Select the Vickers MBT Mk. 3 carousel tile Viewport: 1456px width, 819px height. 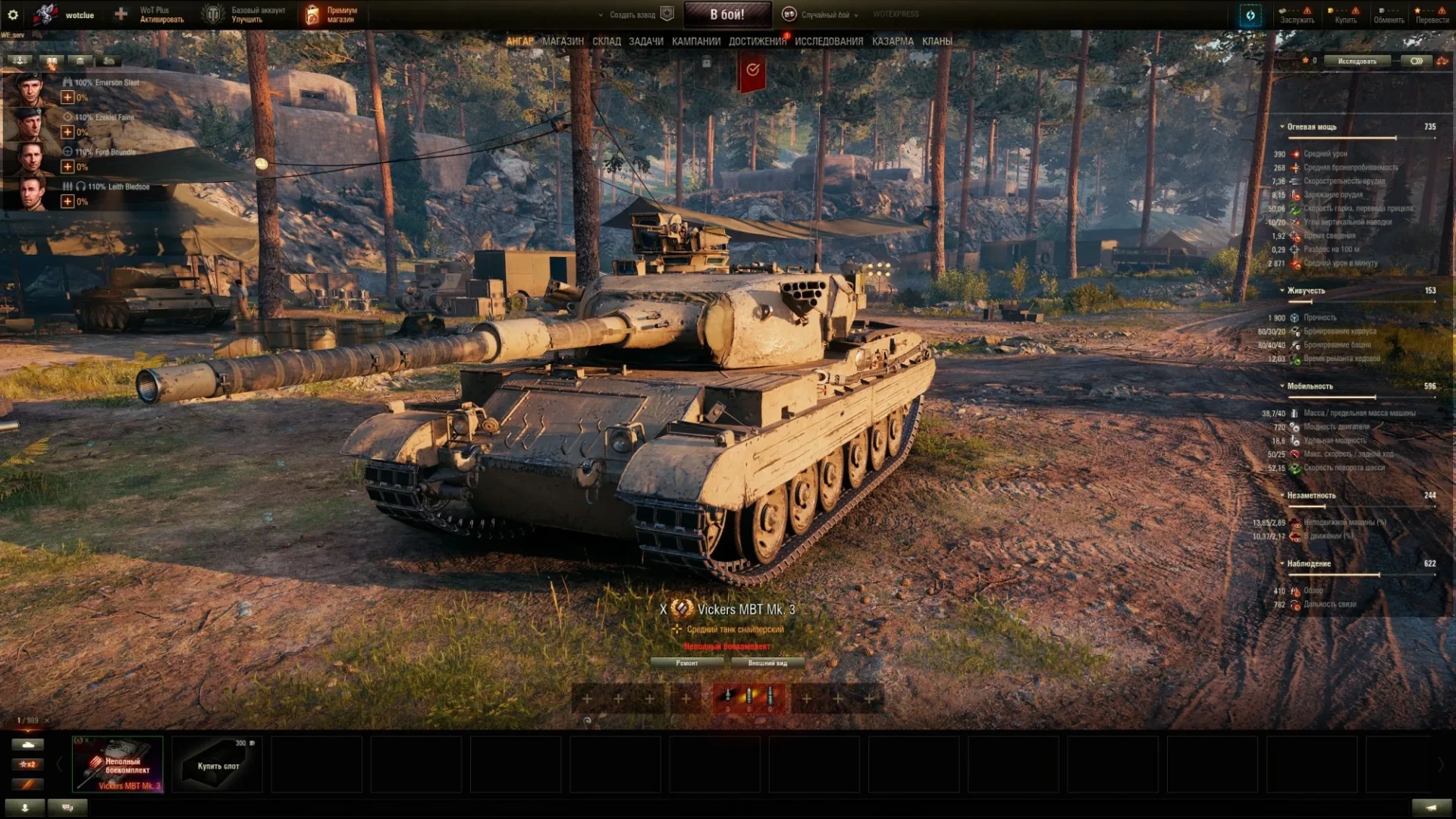[118, 764]
